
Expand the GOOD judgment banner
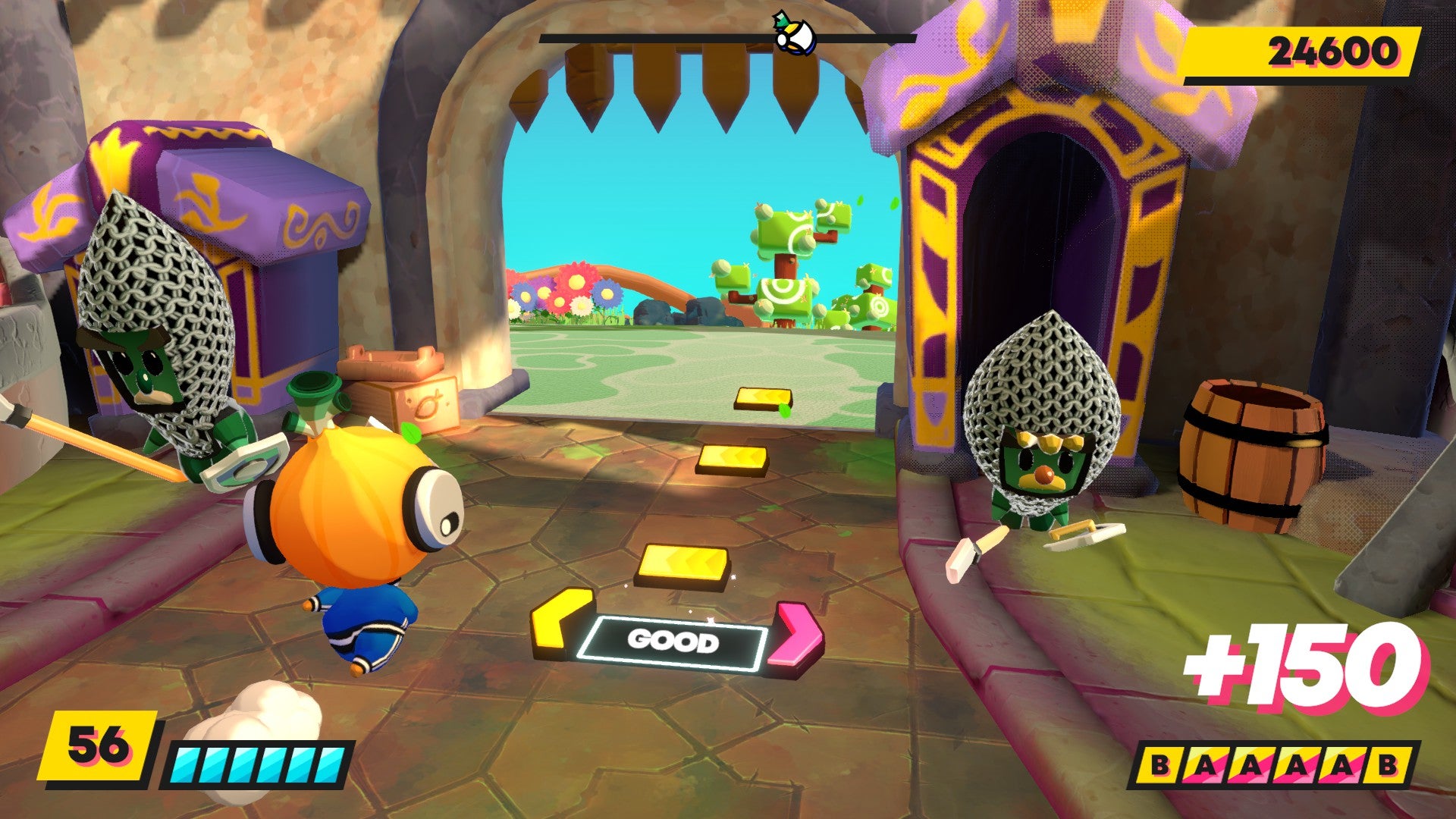pyautogui.click(x=674, y=640)
